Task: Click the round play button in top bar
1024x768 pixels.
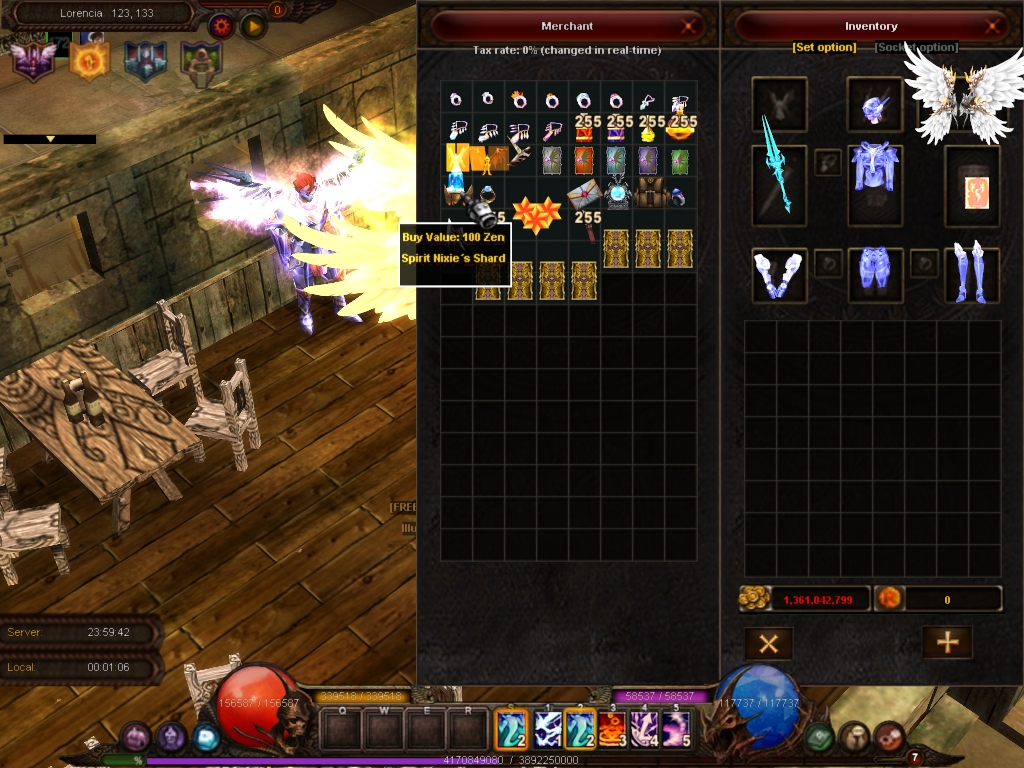Action: (252, 27)
